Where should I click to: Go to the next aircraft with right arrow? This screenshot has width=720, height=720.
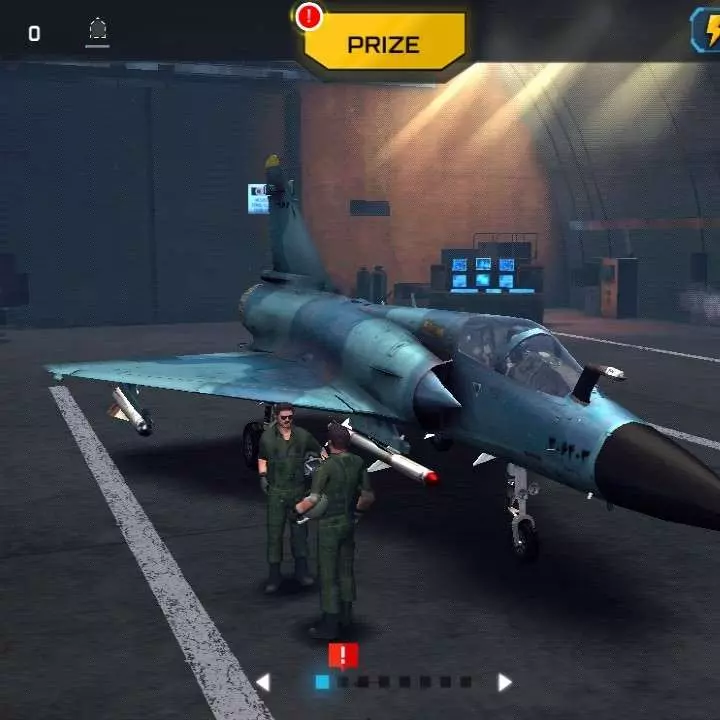[505, 682]
